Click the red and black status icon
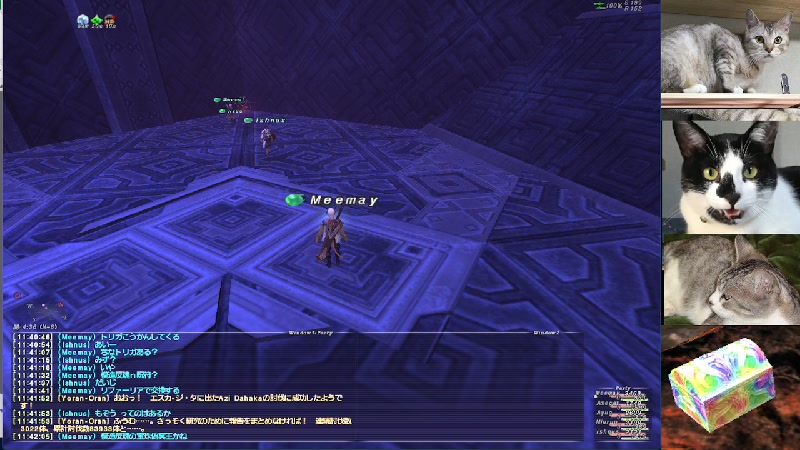 click(109, 20)
